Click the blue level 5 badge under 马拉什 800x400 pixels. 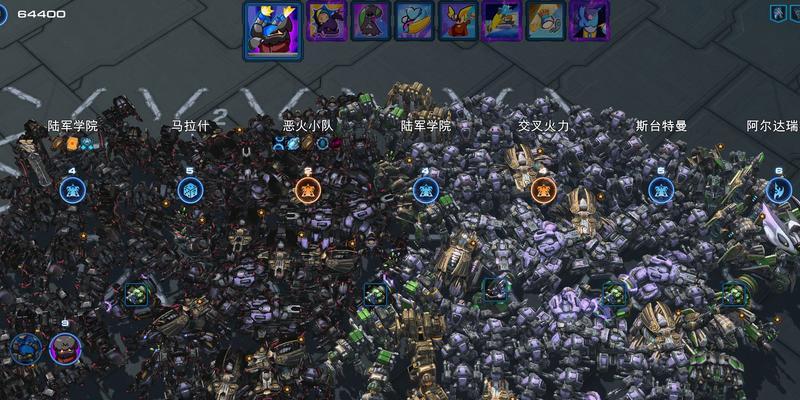coord(190,190)
